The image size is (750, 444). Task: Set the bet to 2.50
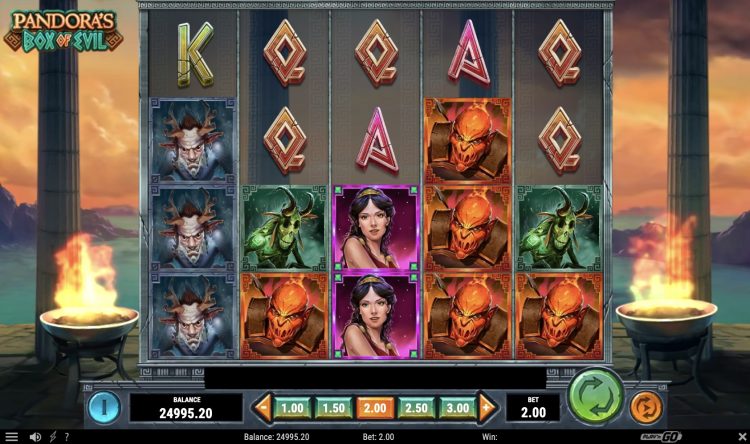[416, 408]
